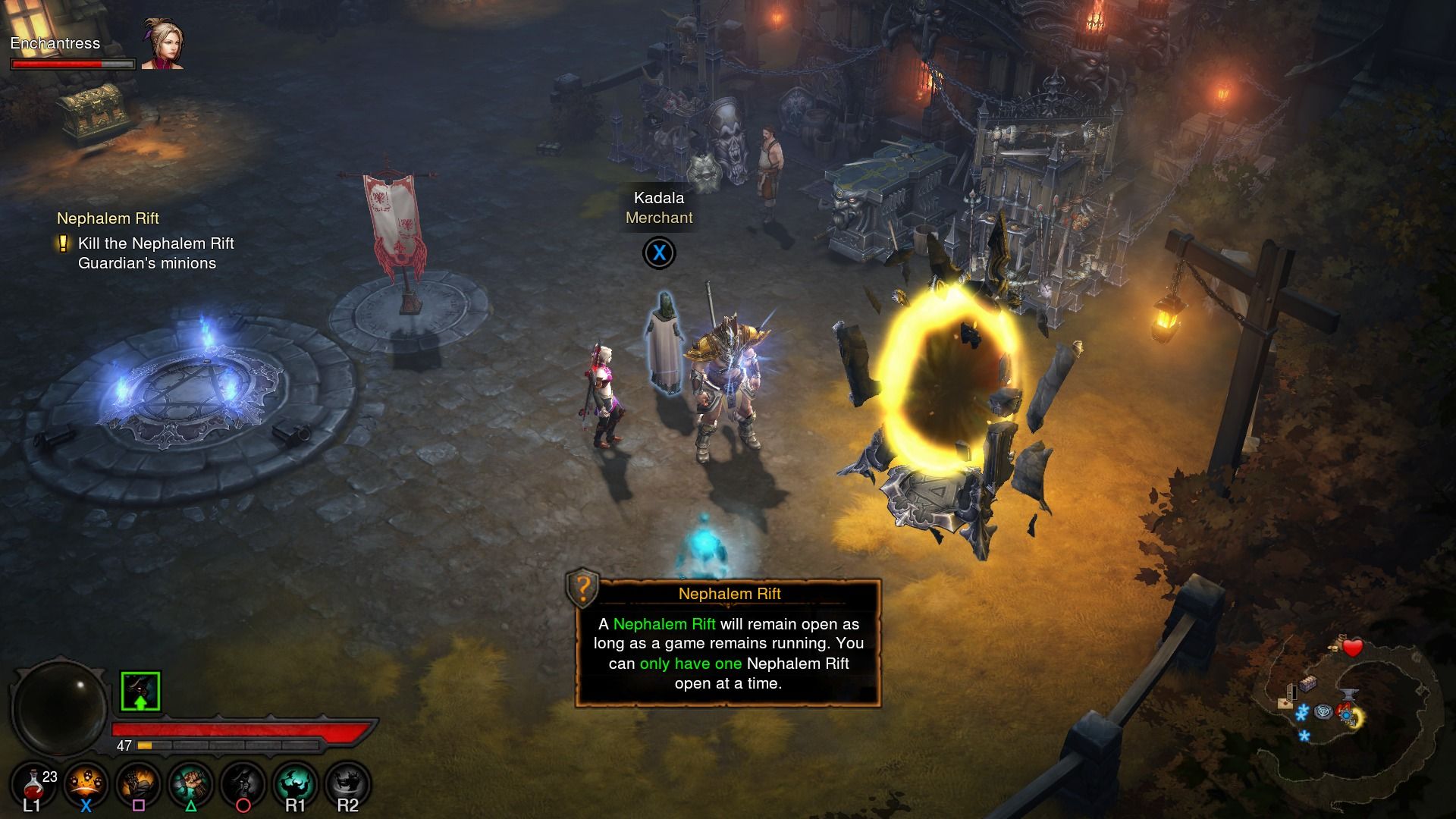Activate the teal horned warrior skill
1456x819 pixels.
295,785
